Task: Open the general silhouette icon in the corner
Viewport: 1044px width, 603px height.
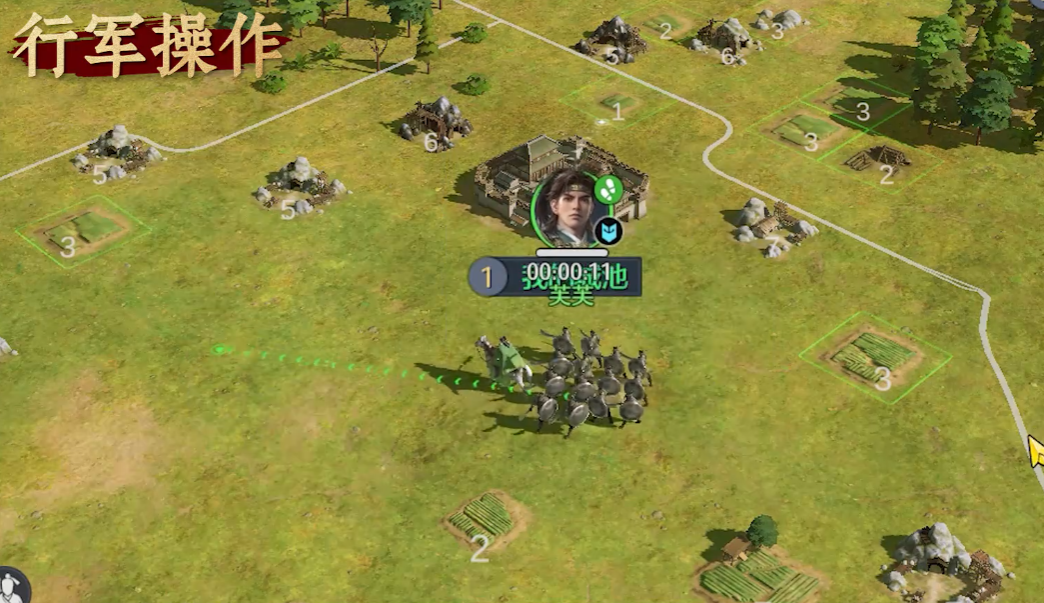Action: (12, 587)
